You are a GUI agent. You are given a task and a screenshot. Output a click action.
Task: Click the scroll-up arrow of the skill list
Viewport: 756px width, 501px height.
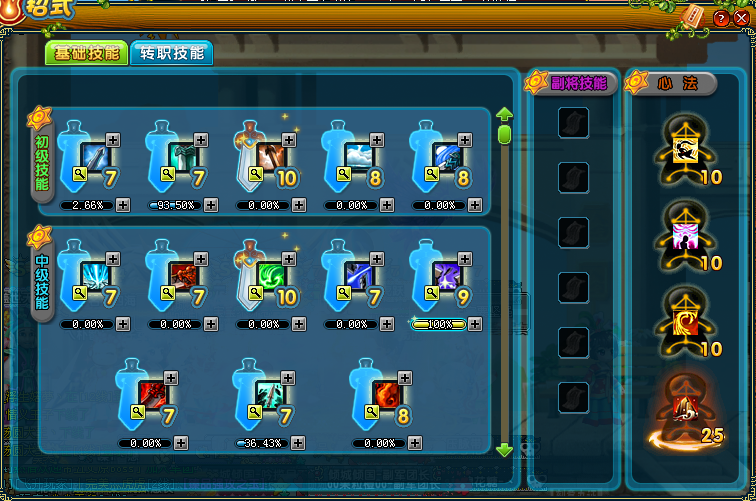504,113
